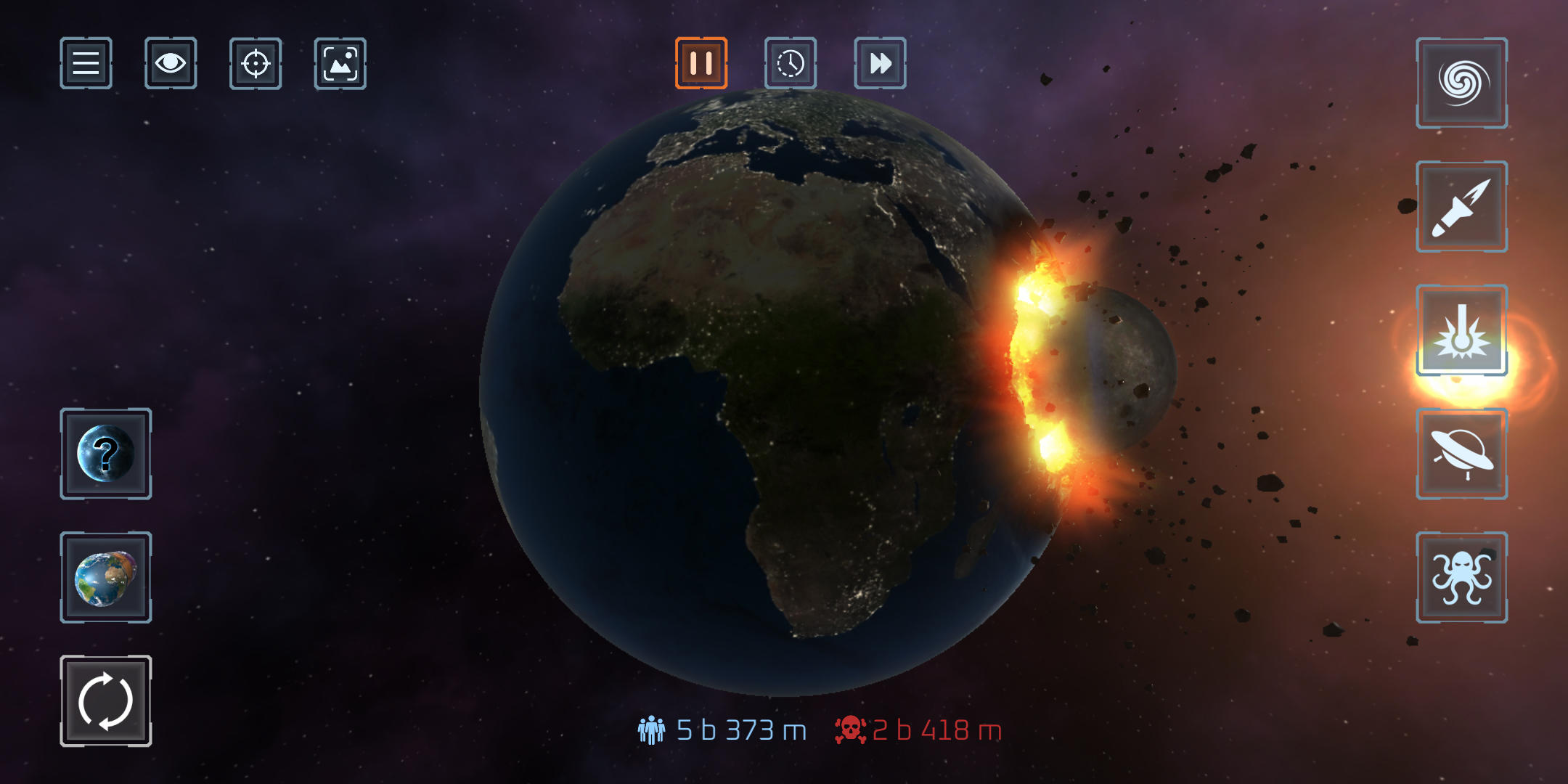Screen dimensions: 1568x784
Task: Select the black hole weapon
Action: pyautogui.click(x=1461, y=83)
